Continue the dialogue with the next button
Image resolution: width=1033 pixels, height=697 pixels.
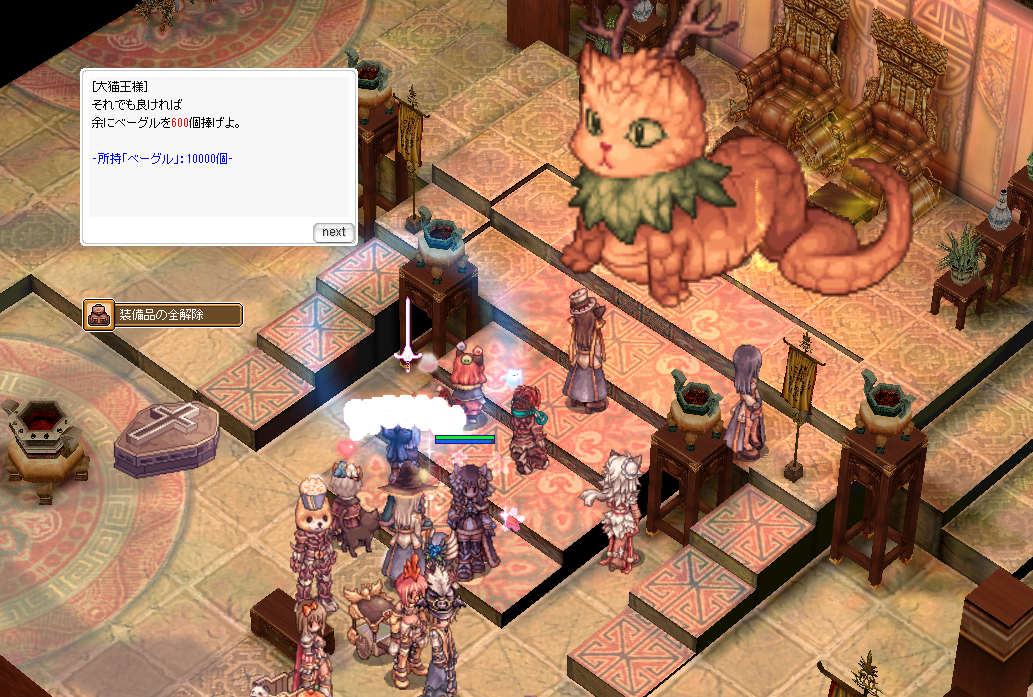(333, 232)
